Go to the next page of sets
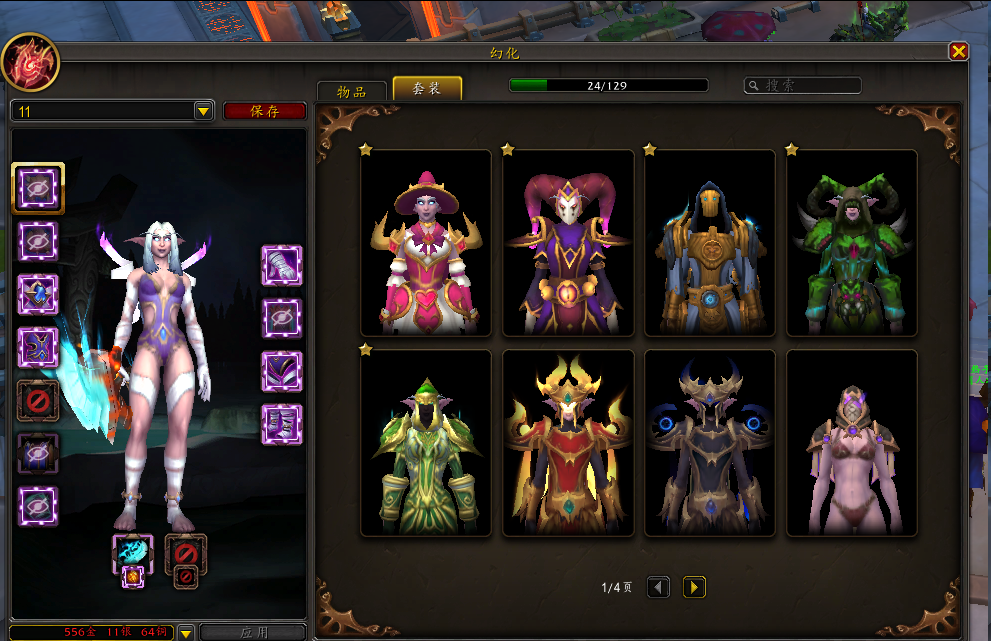 pos(694,587)
